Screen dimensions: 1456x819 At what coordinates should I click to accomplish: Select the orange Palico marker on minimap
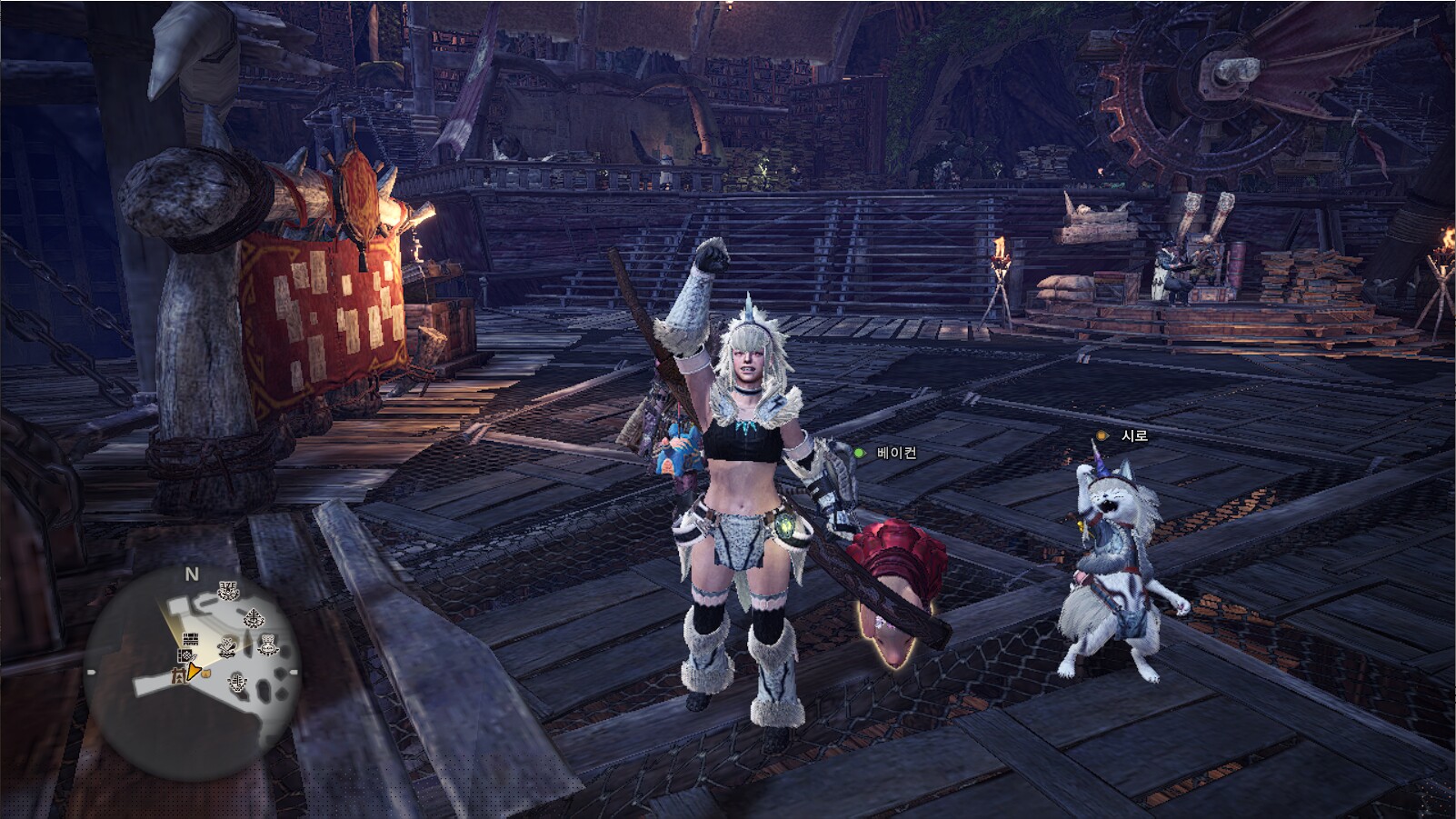pos(206,674)
